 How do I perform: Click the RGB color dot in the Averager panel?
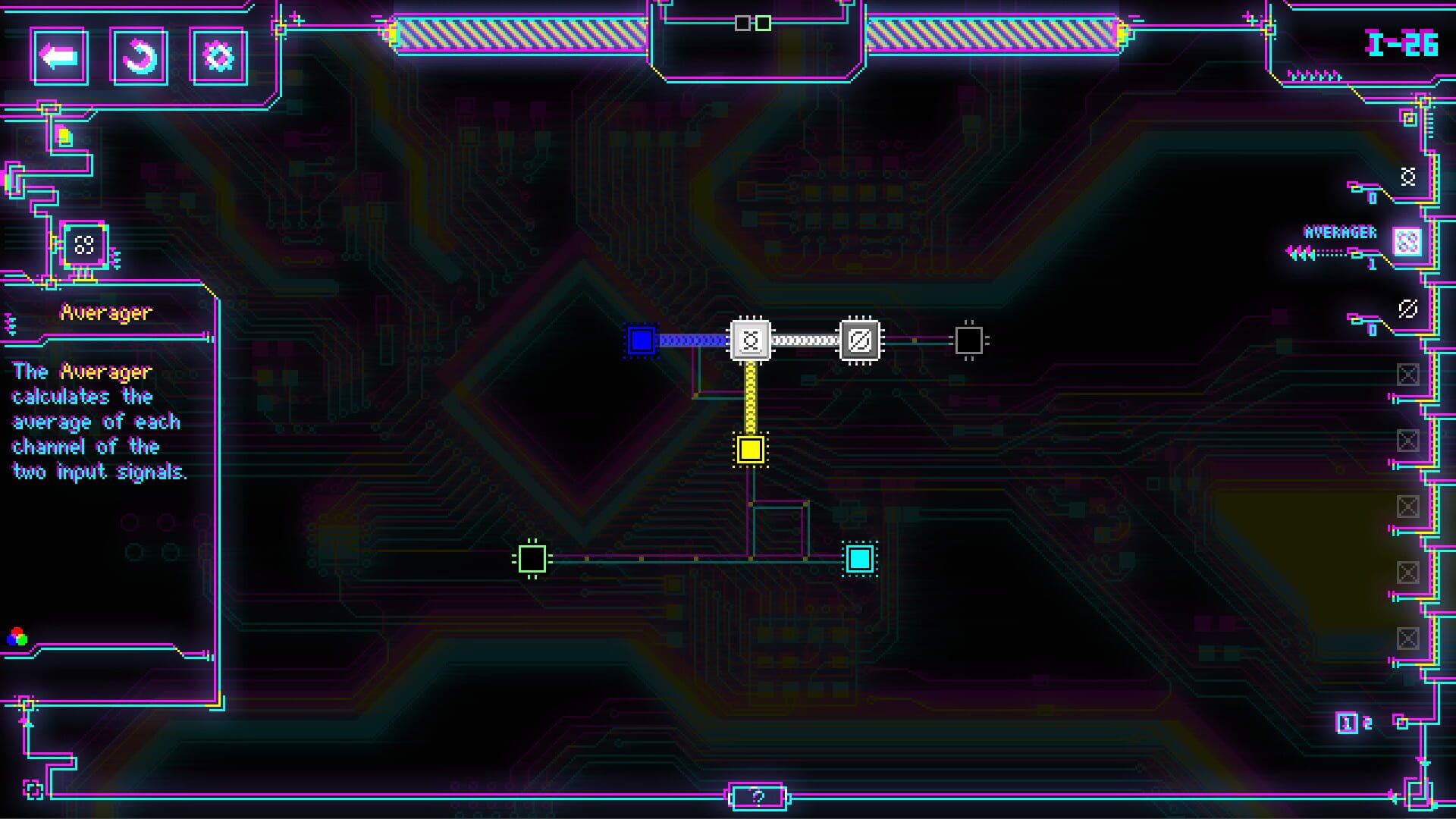coord(17,637)
